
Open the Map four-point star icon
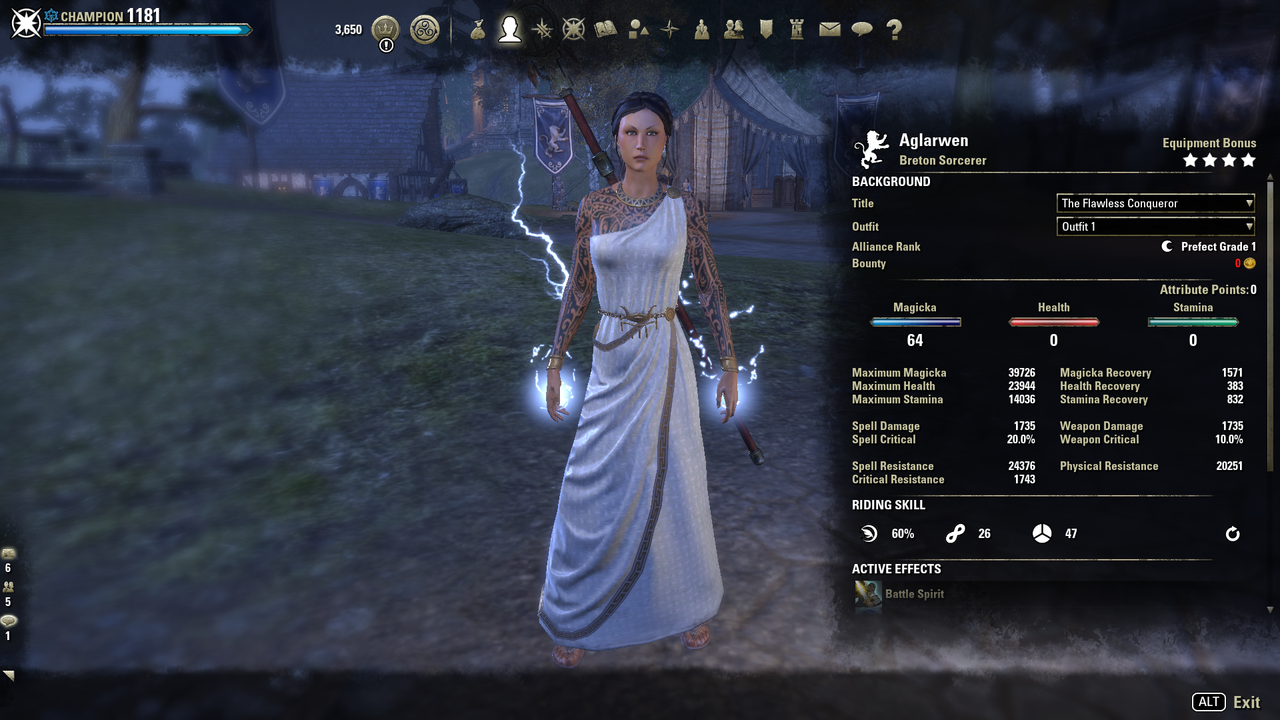[670, 30]
